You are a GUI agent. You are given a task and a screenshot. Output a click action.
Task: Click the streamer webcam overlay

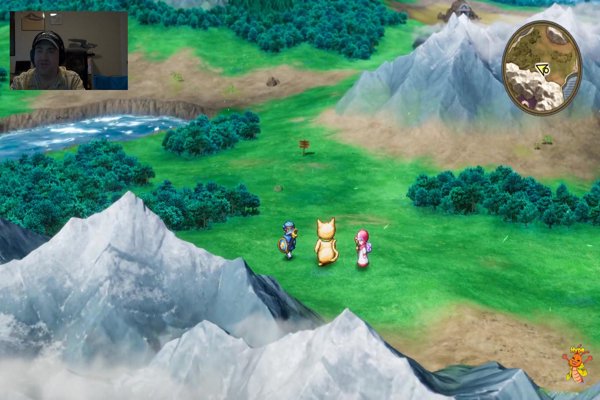coord(68,51)
